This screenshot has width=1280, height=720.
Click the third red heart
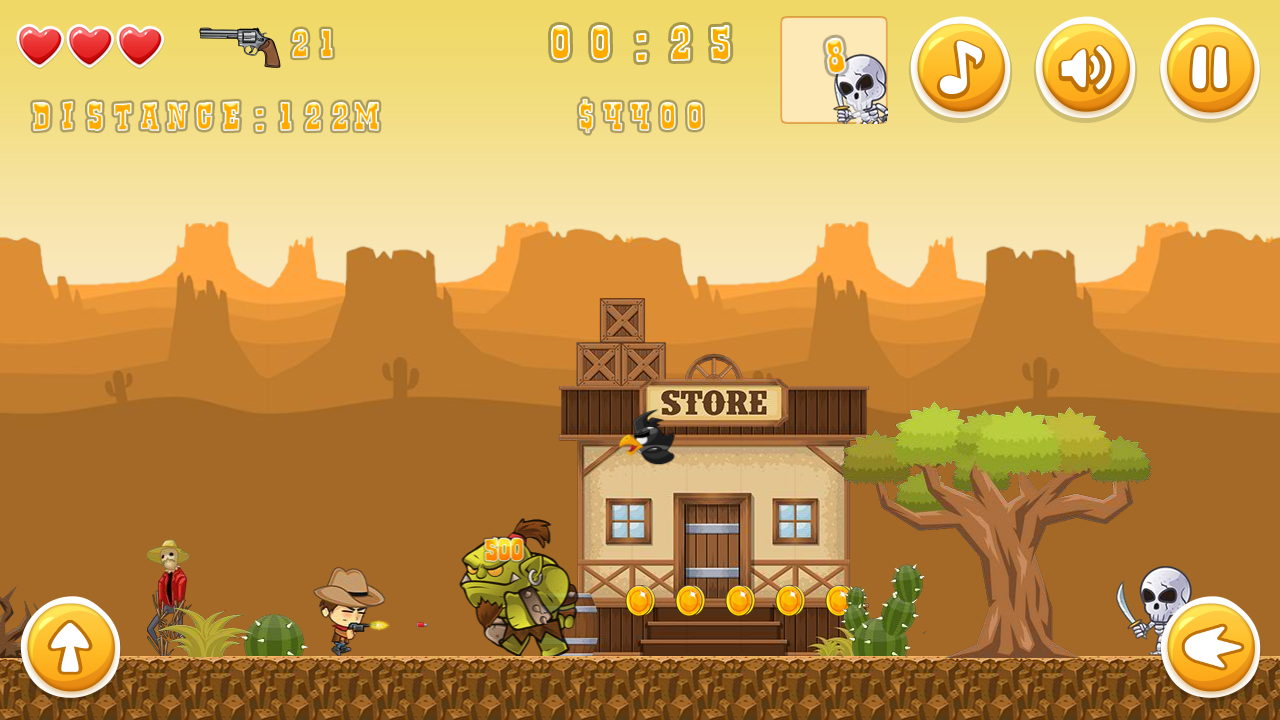(x=140, y=45)
